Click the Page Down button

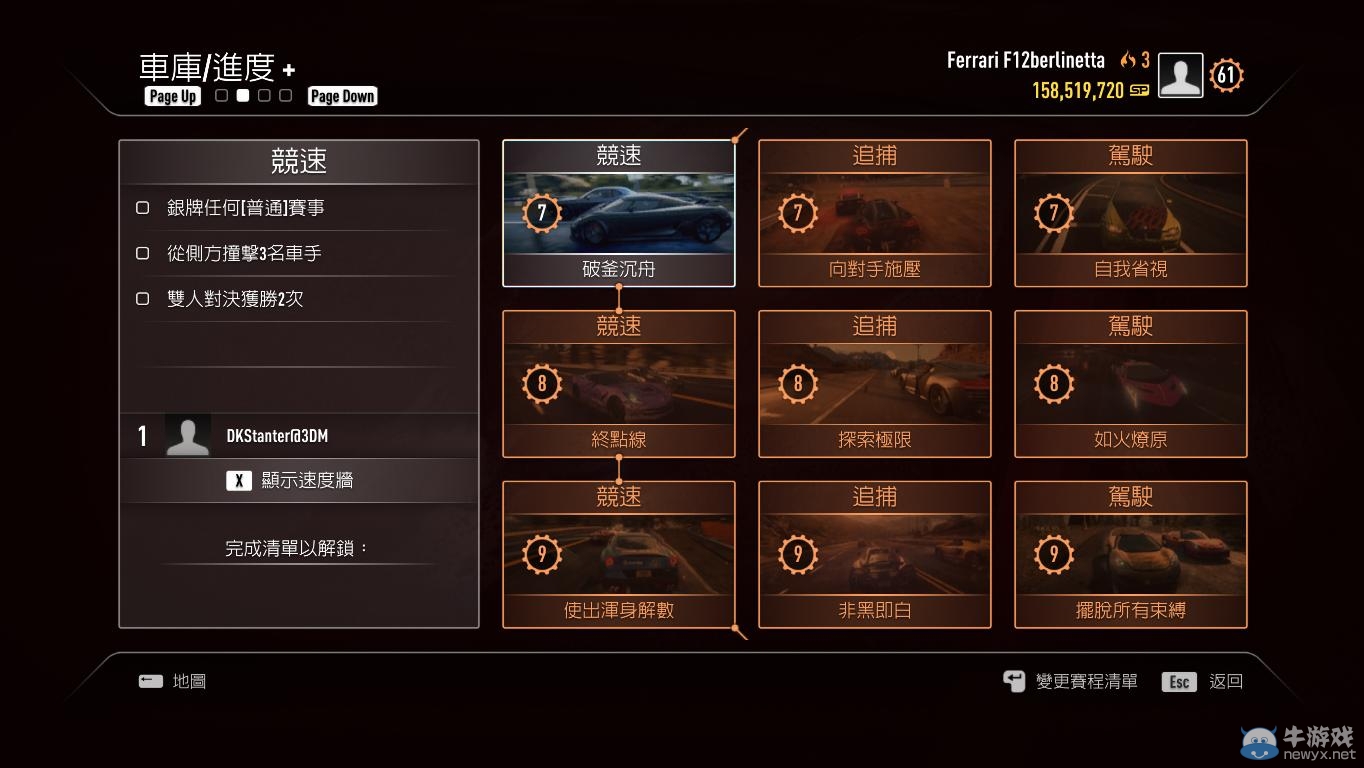click(x=342, y=96)
